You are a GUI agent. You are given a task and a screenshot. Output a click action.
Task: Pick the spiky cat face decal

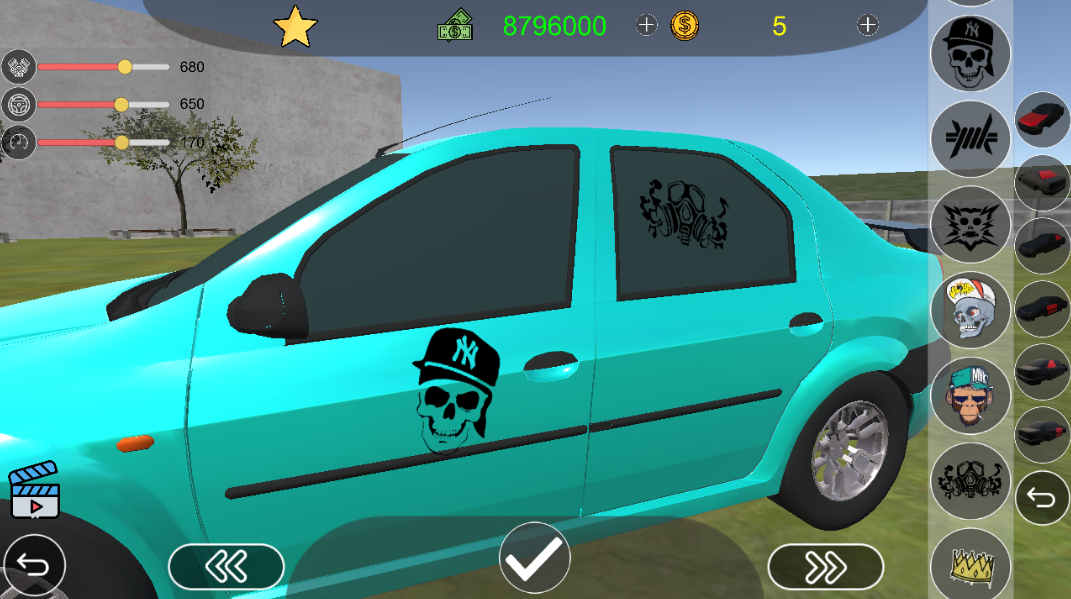coord(969,225)
